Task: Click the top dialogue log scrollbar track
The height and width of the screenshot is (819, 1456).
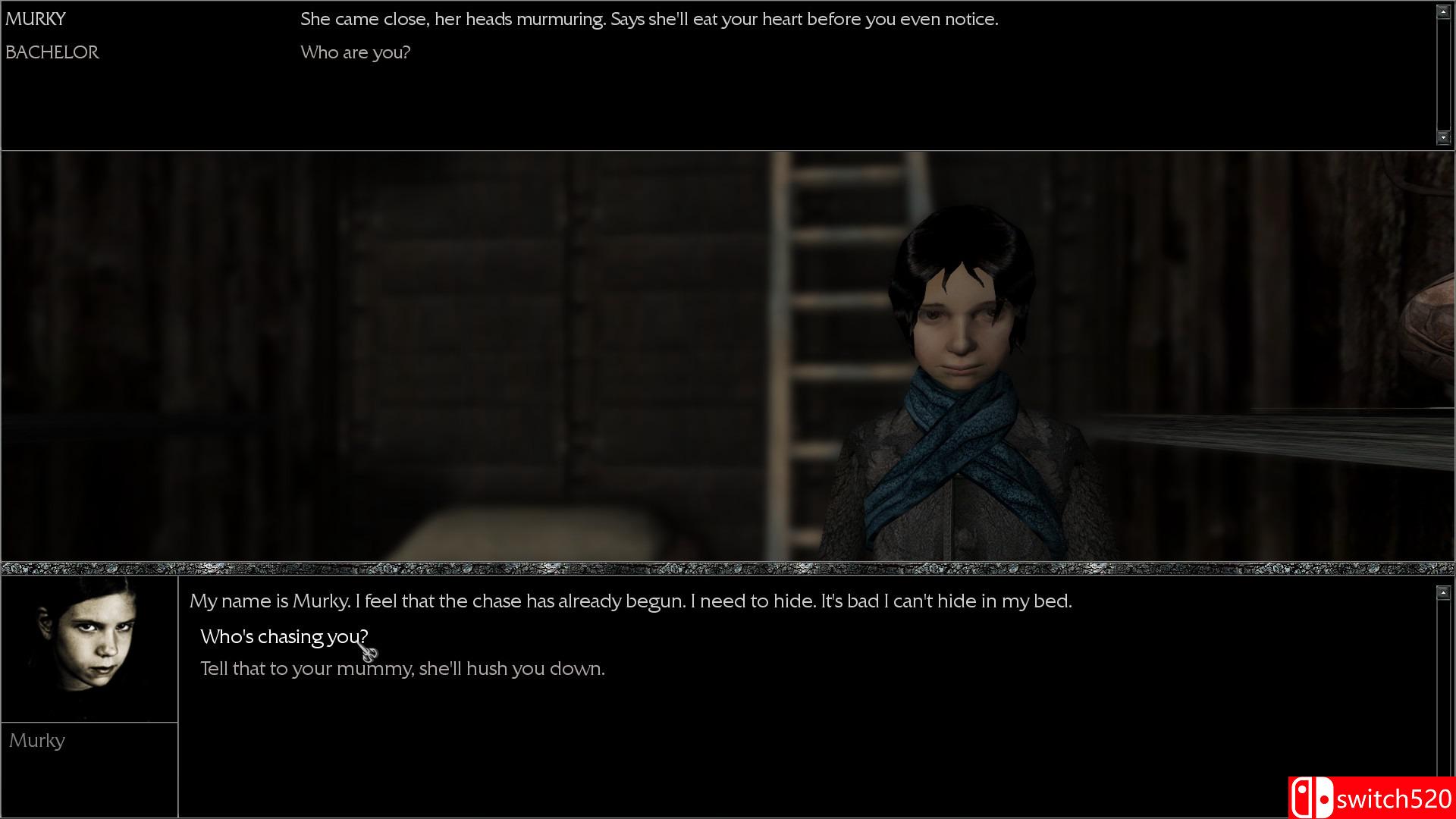Action: tap(1442, 76)
